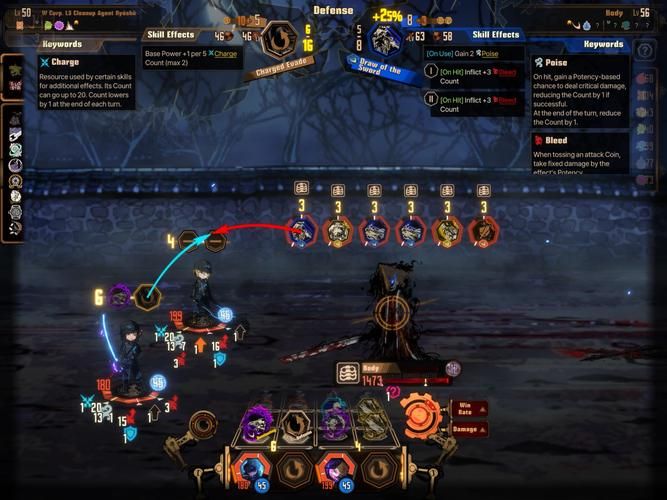Choose the Damage auto-select button
Screen dimensions: 667x500
470,428
